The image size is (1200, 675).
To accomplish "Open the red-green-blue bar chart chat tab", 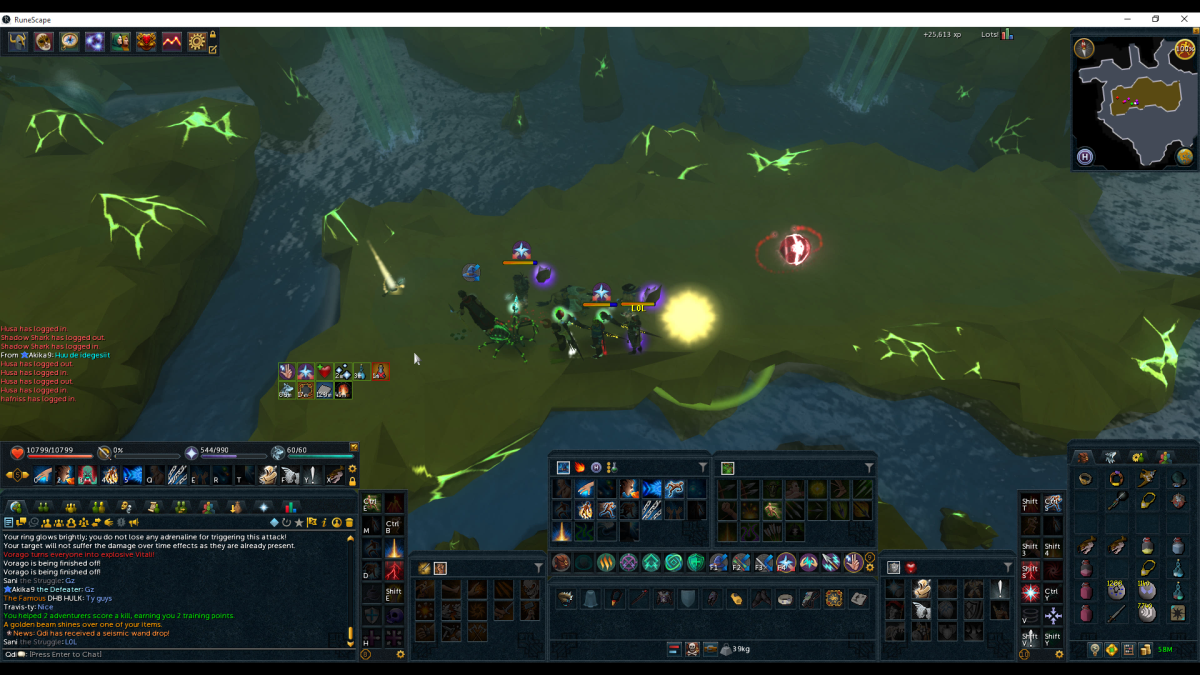I will (x=289, y=507).
